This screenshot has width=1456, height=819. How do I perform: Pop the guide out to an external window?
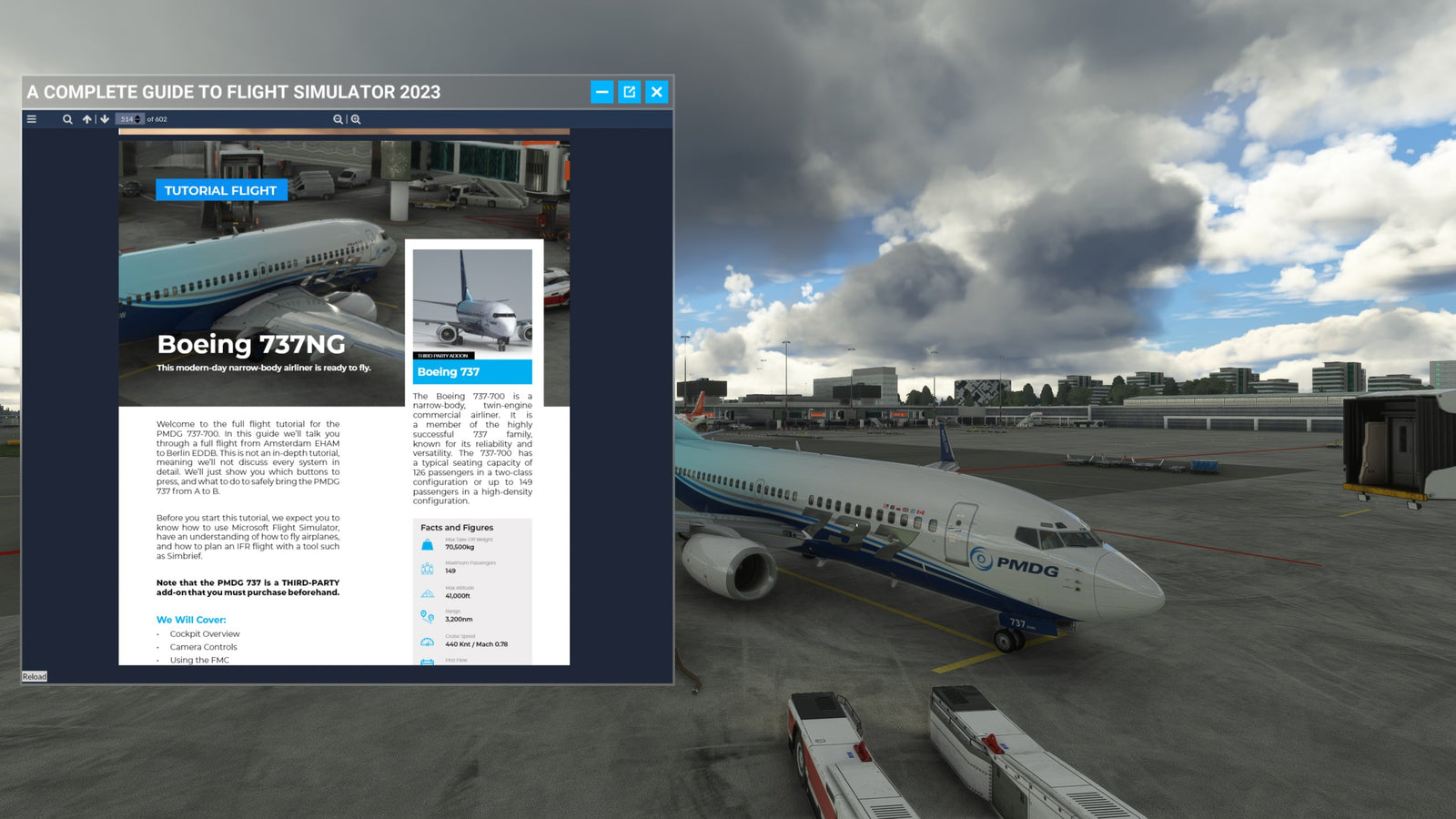pyautogui.click(x=629, y=91)
